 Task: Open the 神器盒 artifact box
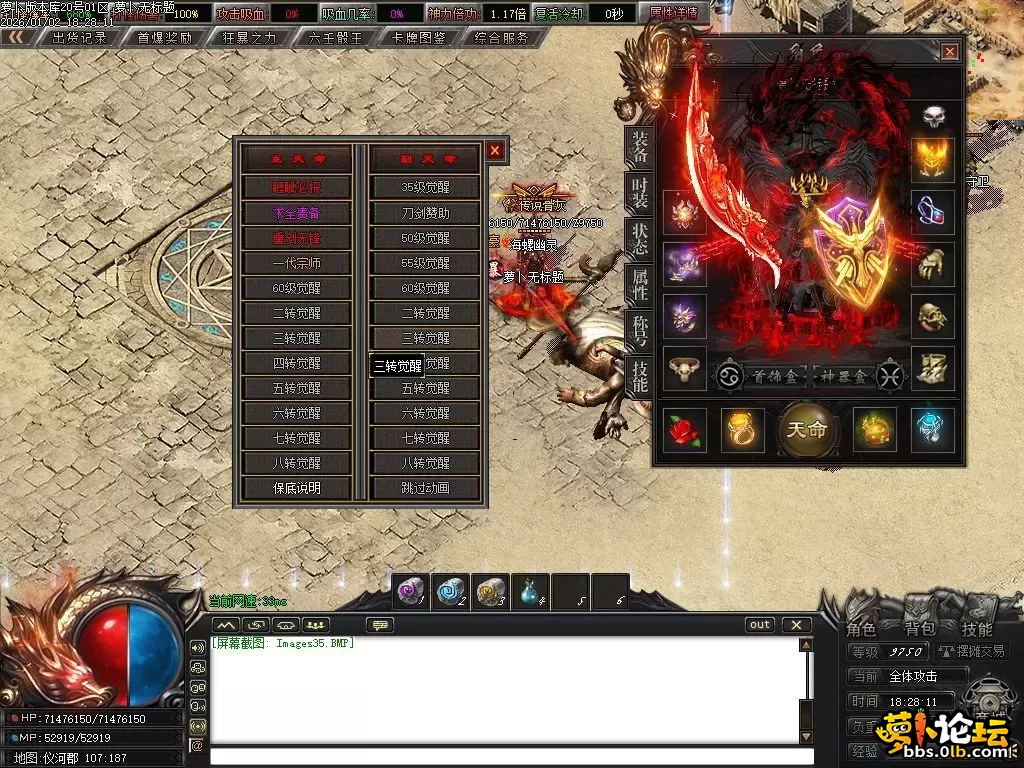844,377
